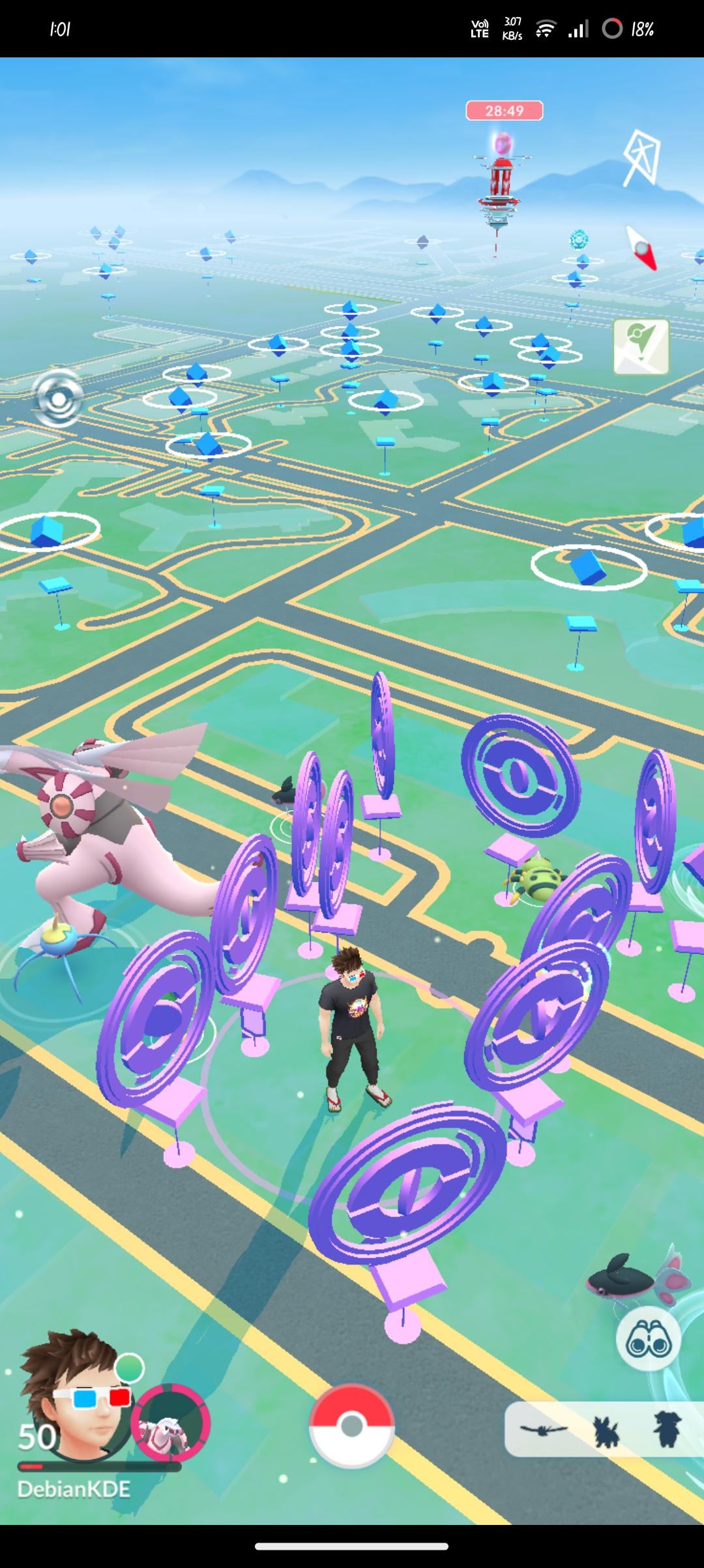Tap the silver swirl icon

pyautogui.click(x=58, y=398)
